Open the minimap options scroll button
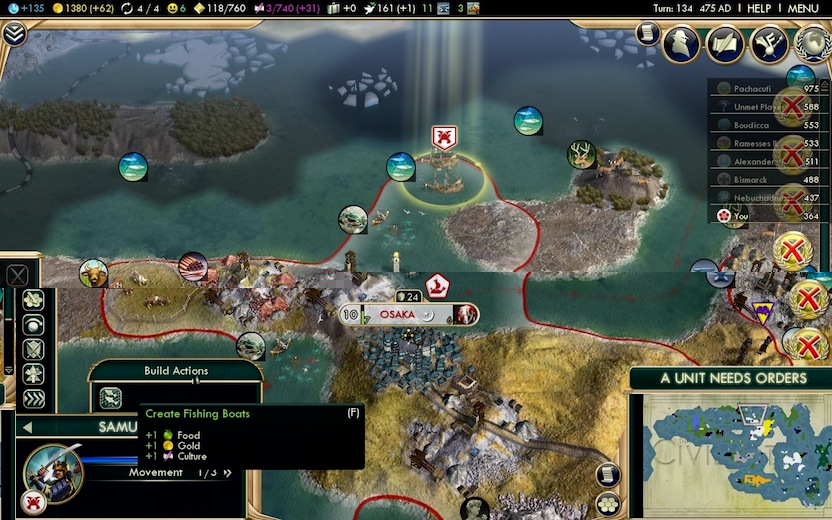 pyautogui.click(x=609, y=473)
